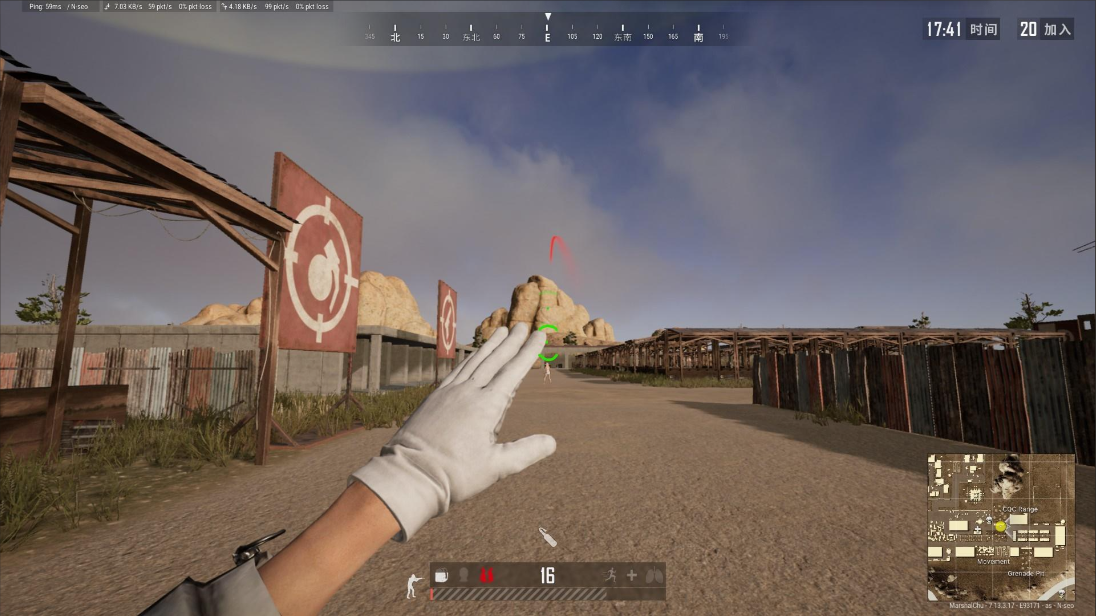Click the backpack icon in status bar
This screenshot has height=616, width=1096.
tap(442, 575)
